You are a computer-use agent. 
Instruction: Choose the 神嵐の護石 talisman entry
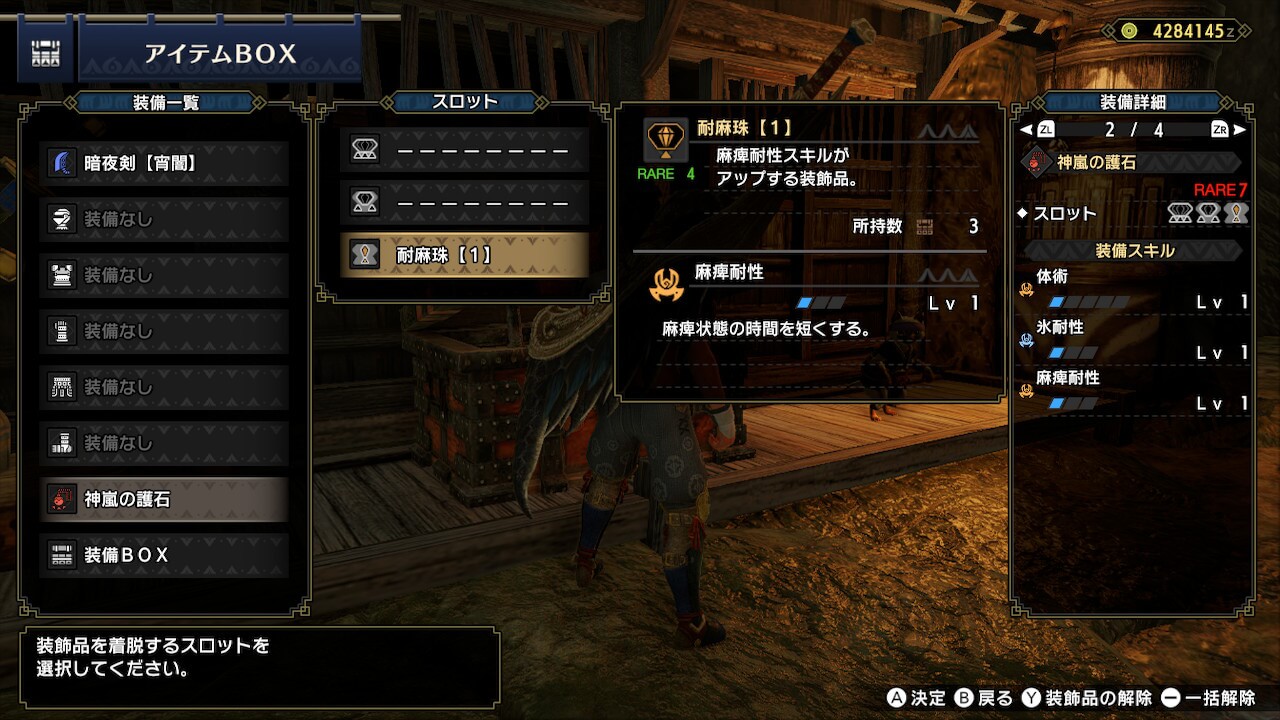(x=165, y=499)
